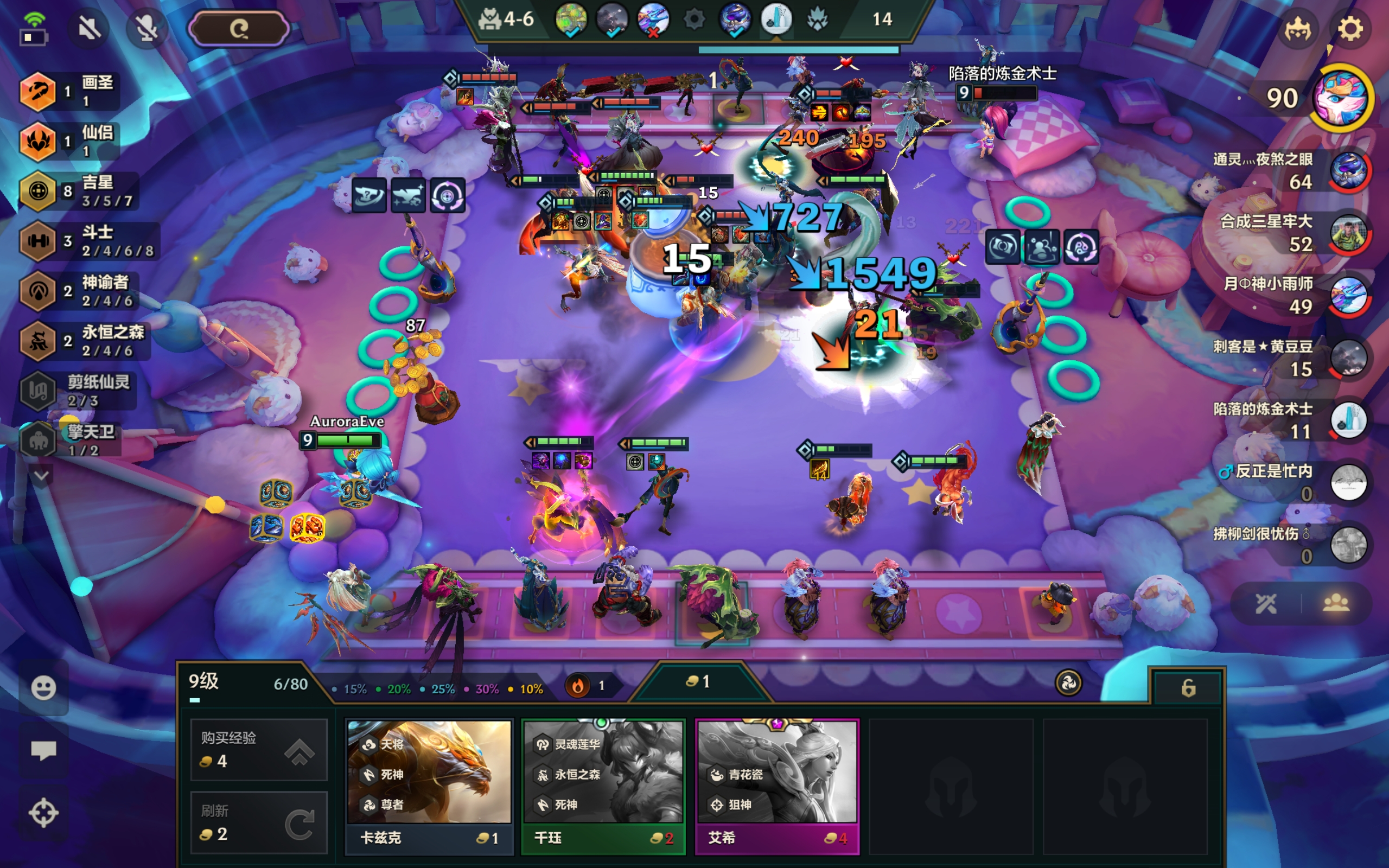Image resolution: width=1389 pixels, height=868 pixels.
Task: Click the crosshair target button
Action: [43, 812]
